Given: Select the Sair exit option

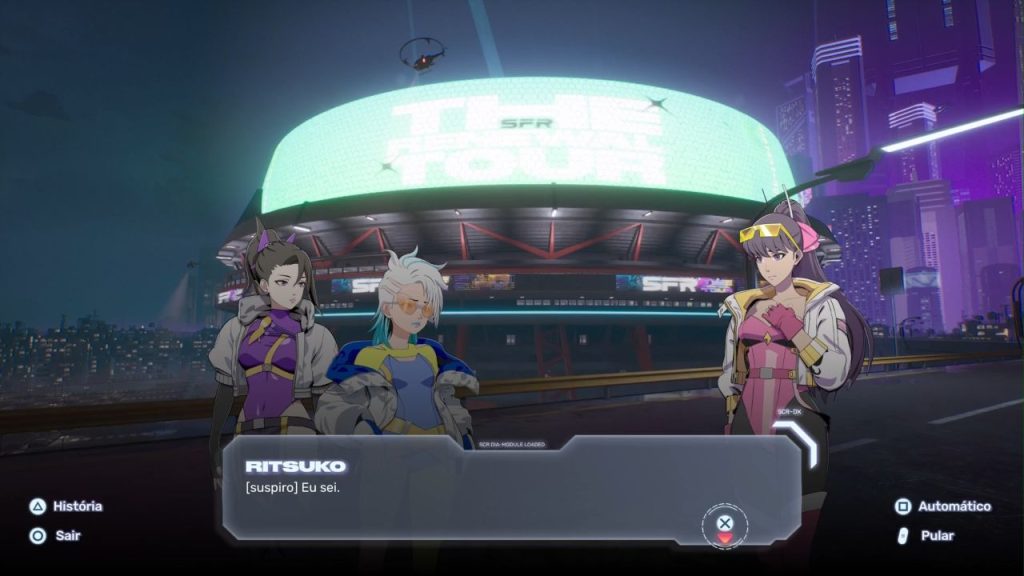Looking at the screenshot, I should pos(55,535).
